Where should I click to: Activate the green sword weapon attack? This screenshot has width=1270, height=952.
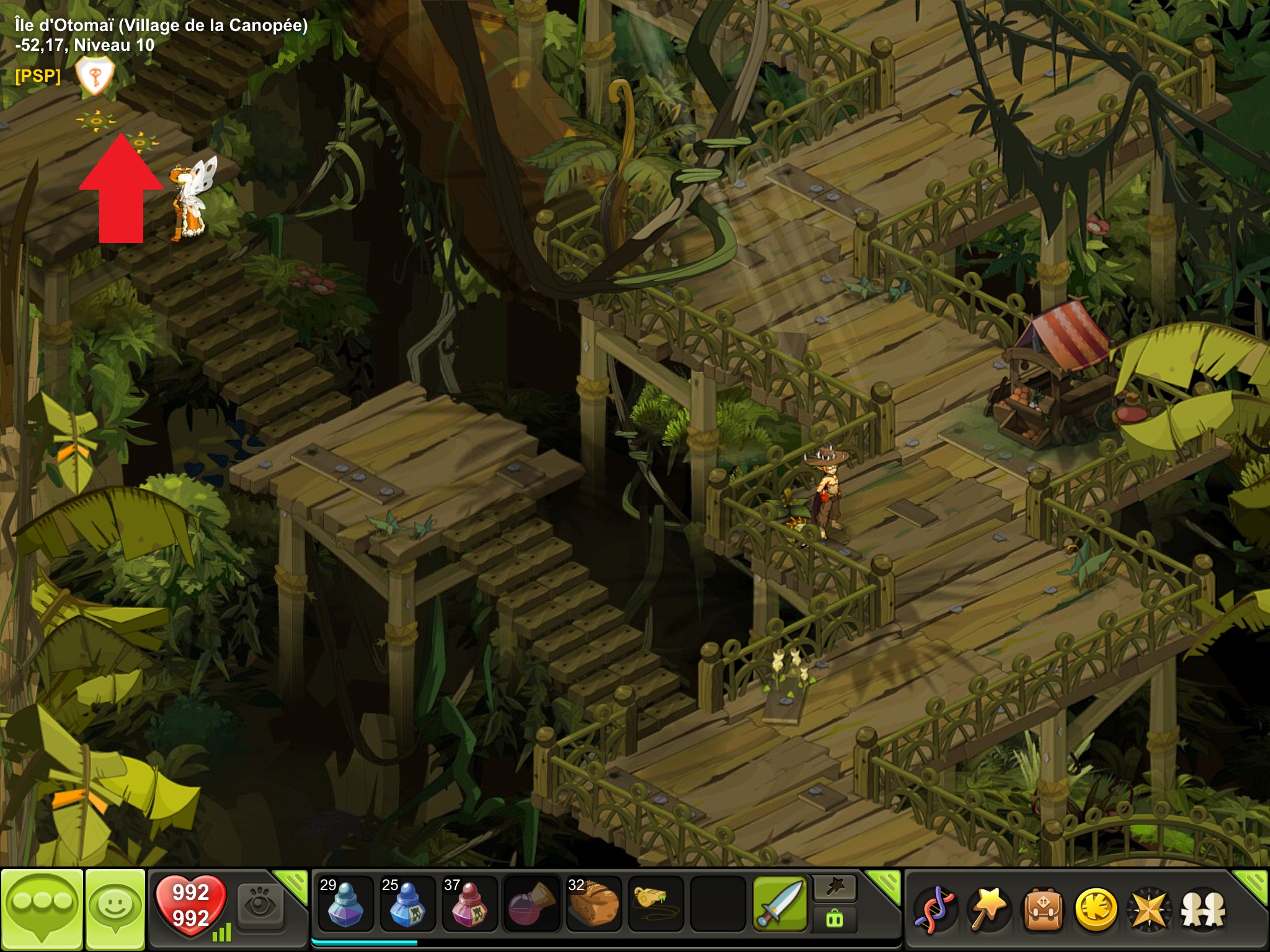(779, 904)
